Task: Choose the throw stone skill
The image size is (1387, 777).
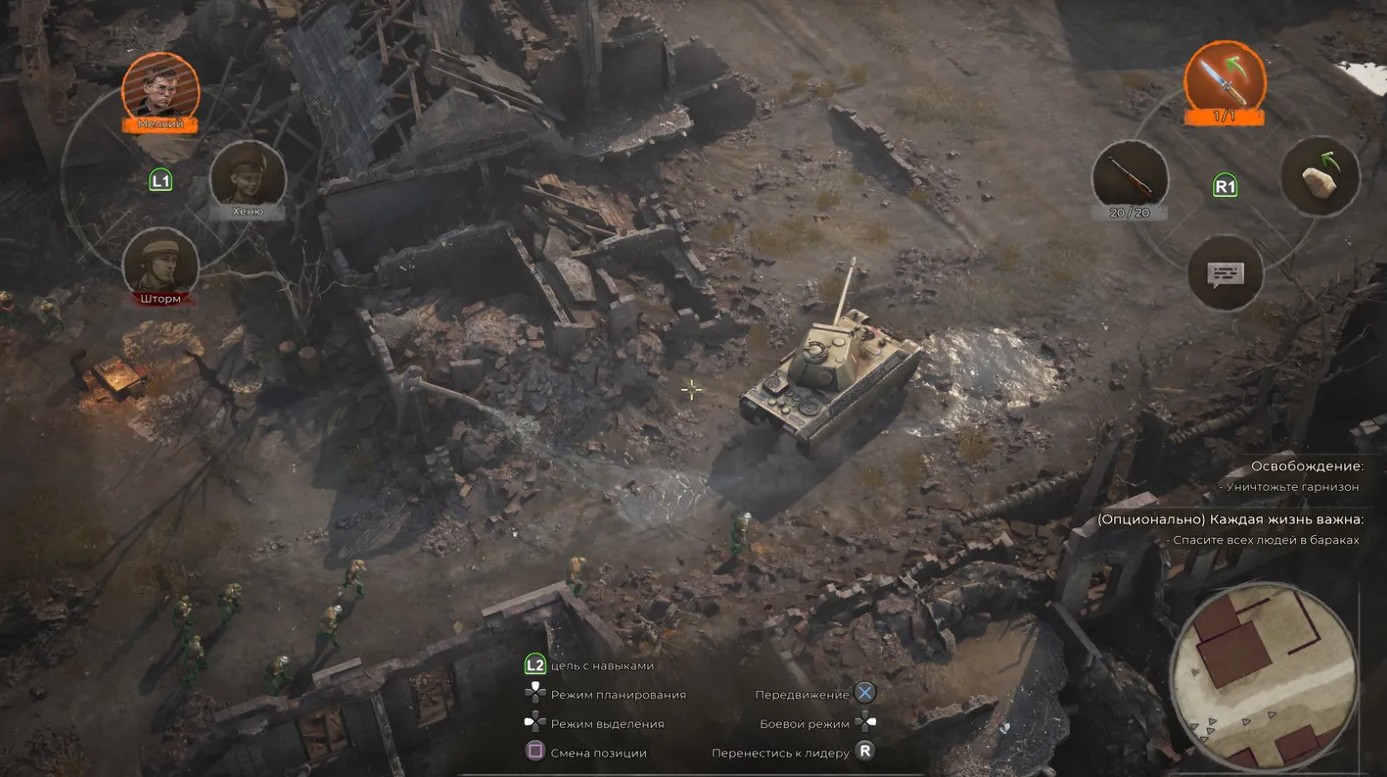Action: pyautogui.click(x=1320, y=176)
